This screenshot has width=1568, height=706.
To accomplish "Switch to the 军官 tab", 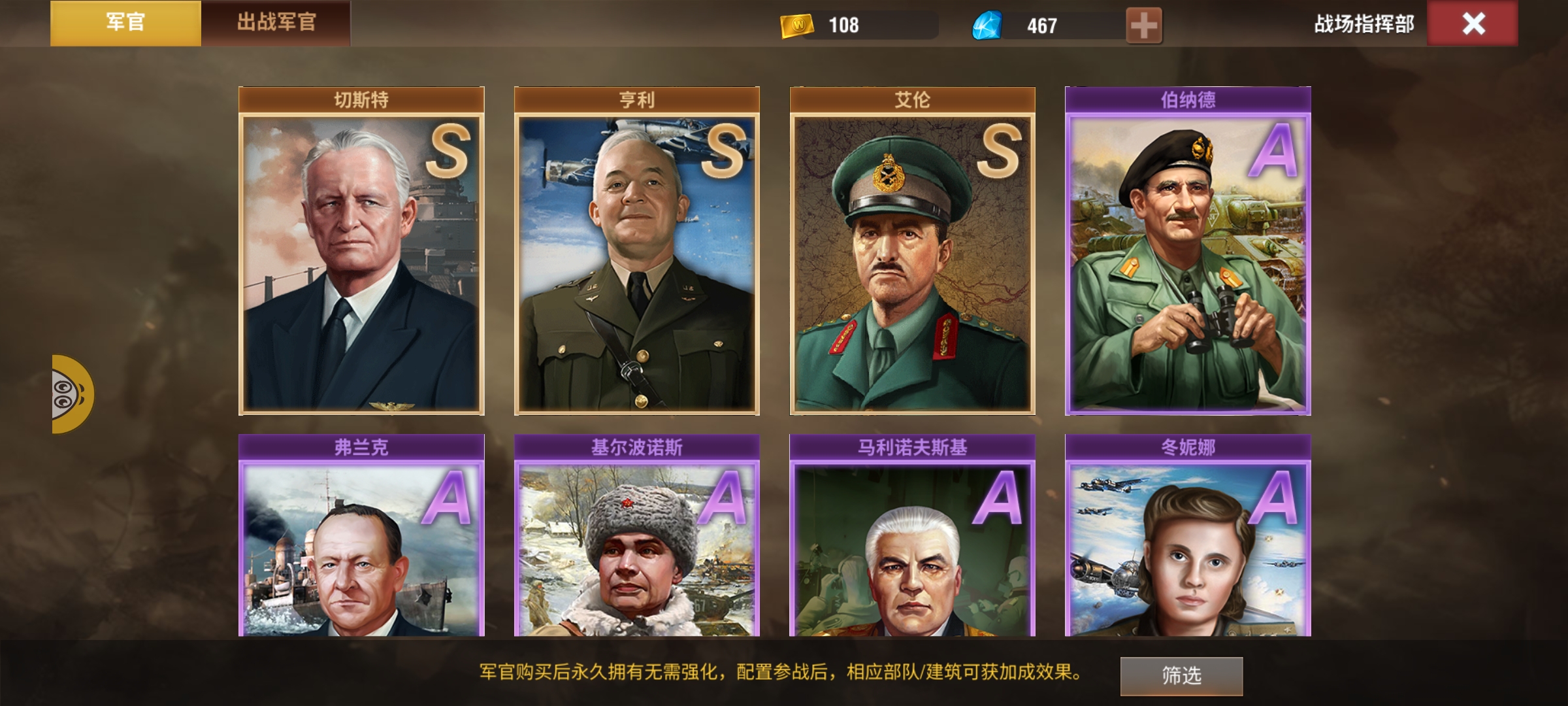I will (x=125, y=23).
